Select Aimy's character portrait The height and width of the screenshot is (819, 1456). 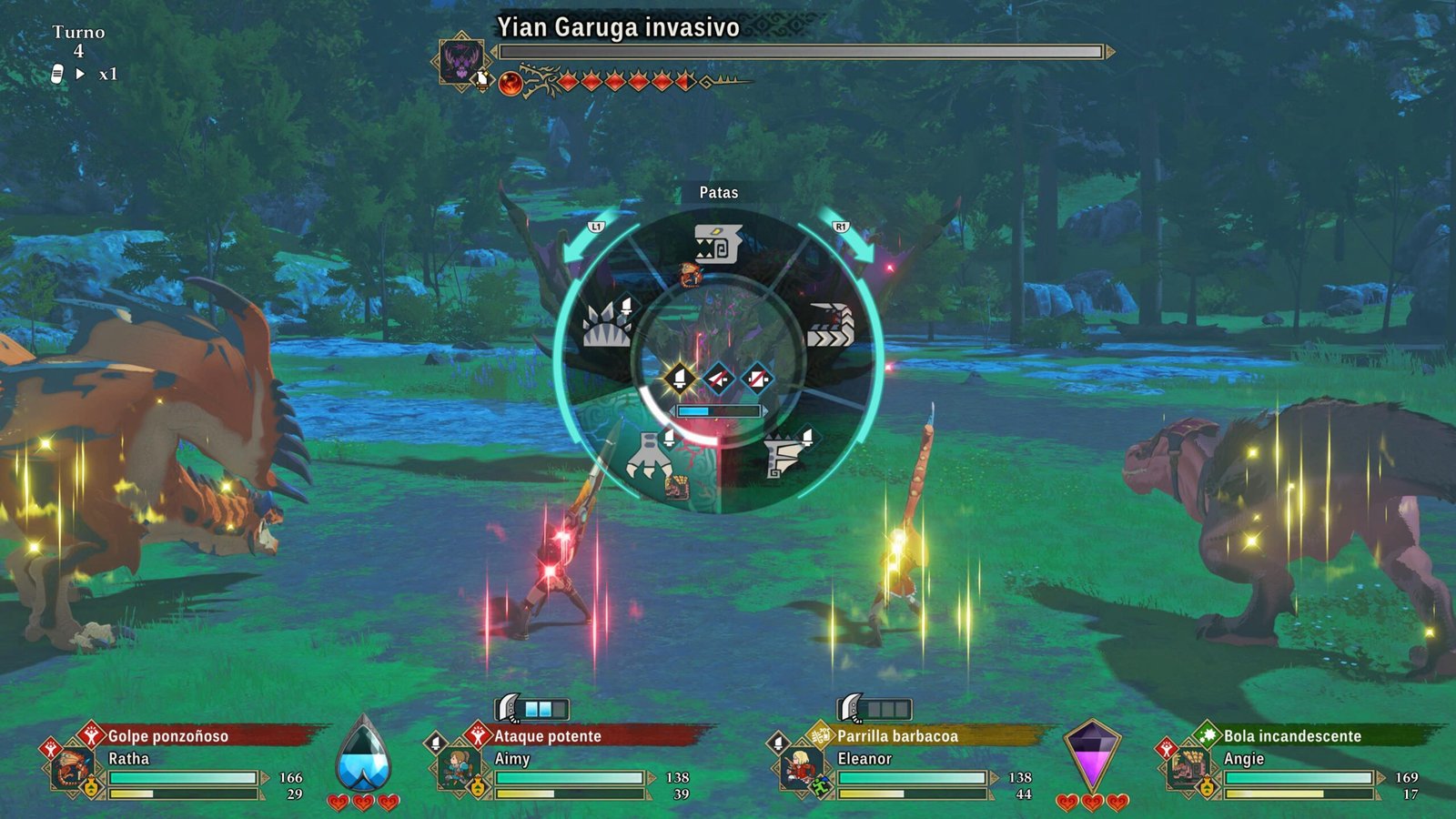[x=455, y=767]
